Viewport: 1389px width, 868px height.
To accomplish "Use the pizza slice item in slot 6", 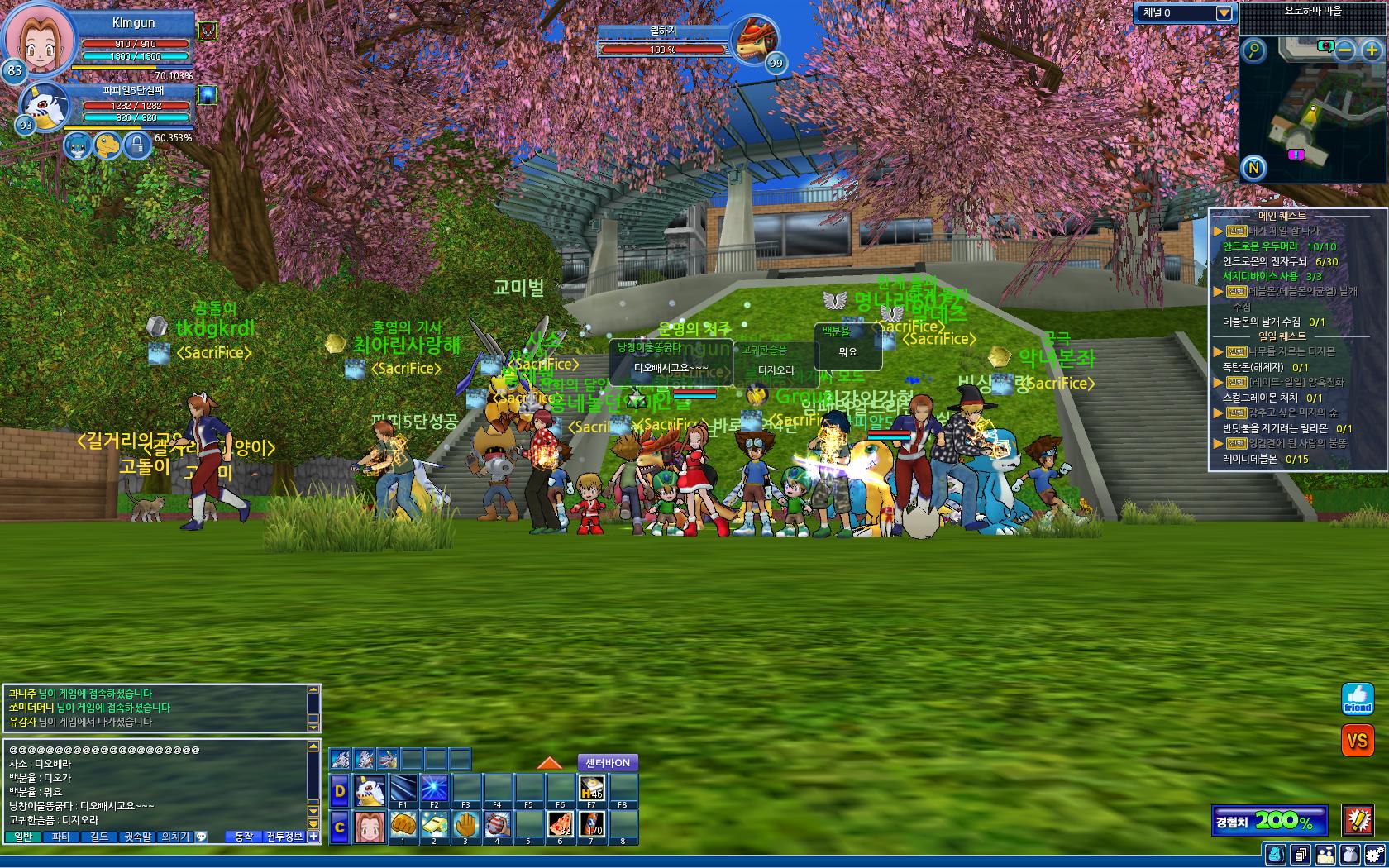I will (x=560, y=825).
